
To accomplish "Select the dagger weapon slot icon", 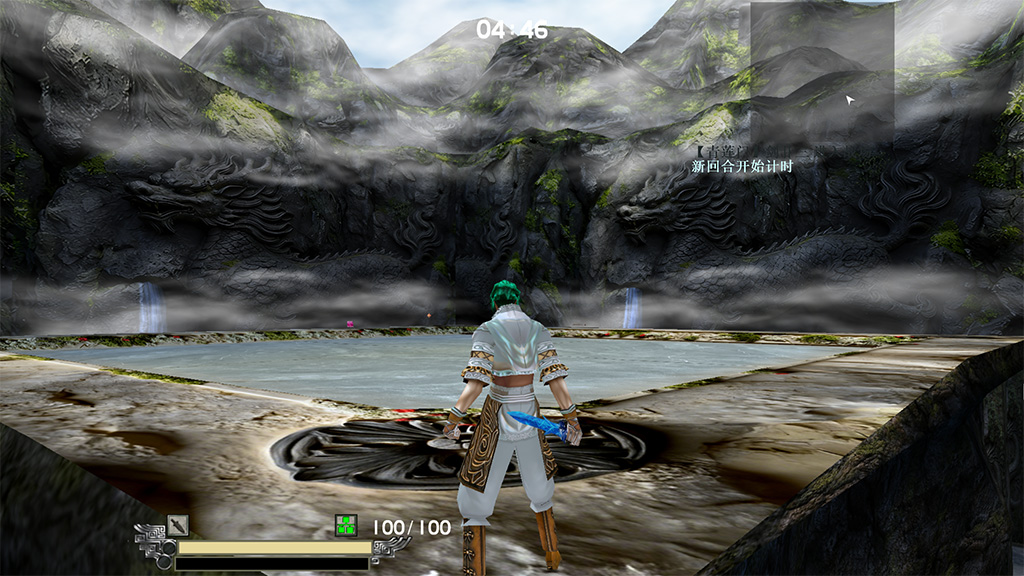I will click(178, 525).
